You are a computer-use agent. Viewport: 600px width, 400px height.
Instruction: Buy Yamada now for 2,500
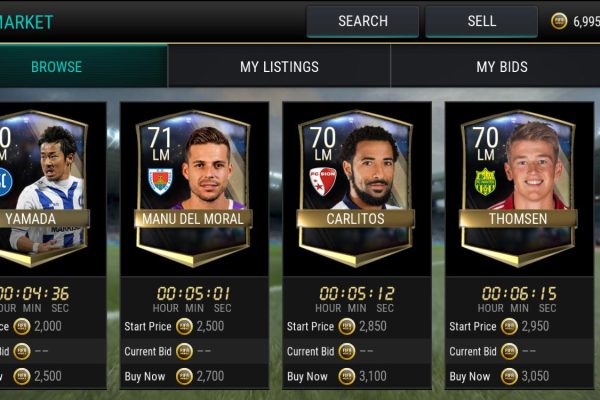pyautogui.click(x=40, y=377)
